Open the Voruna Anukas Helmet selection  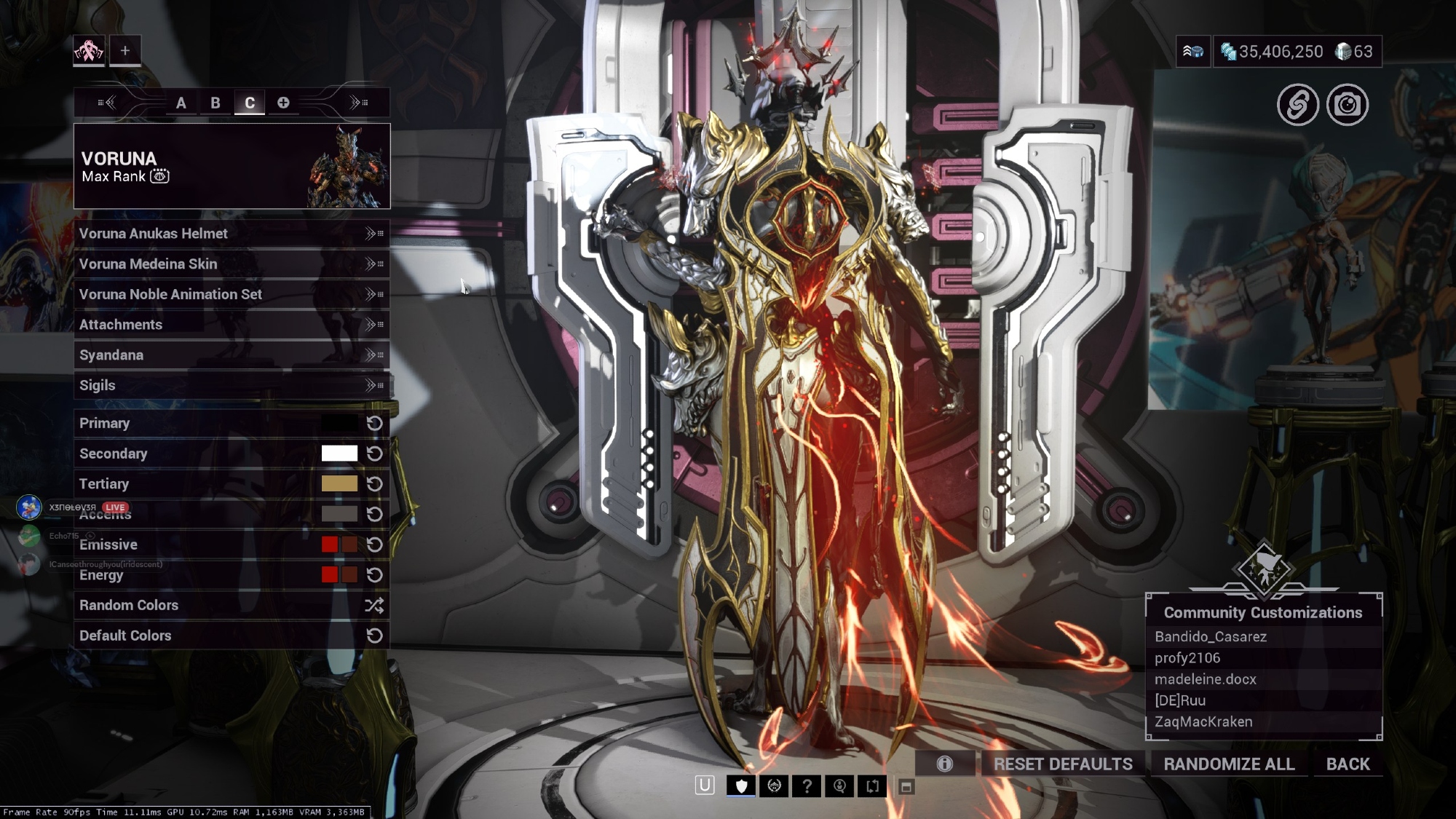point(231,234)
